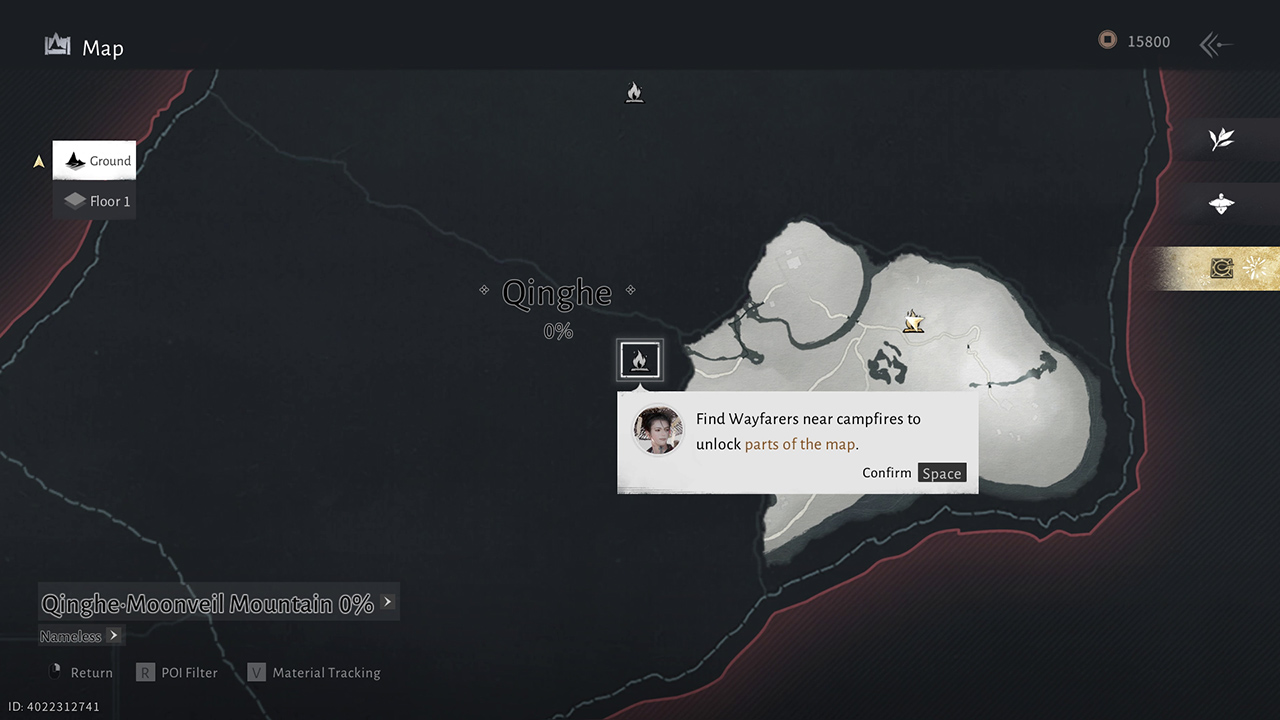Click the back arrow to exit the map
The height and width of the screenshot is (720, 1280).
tap(1215, 44)
